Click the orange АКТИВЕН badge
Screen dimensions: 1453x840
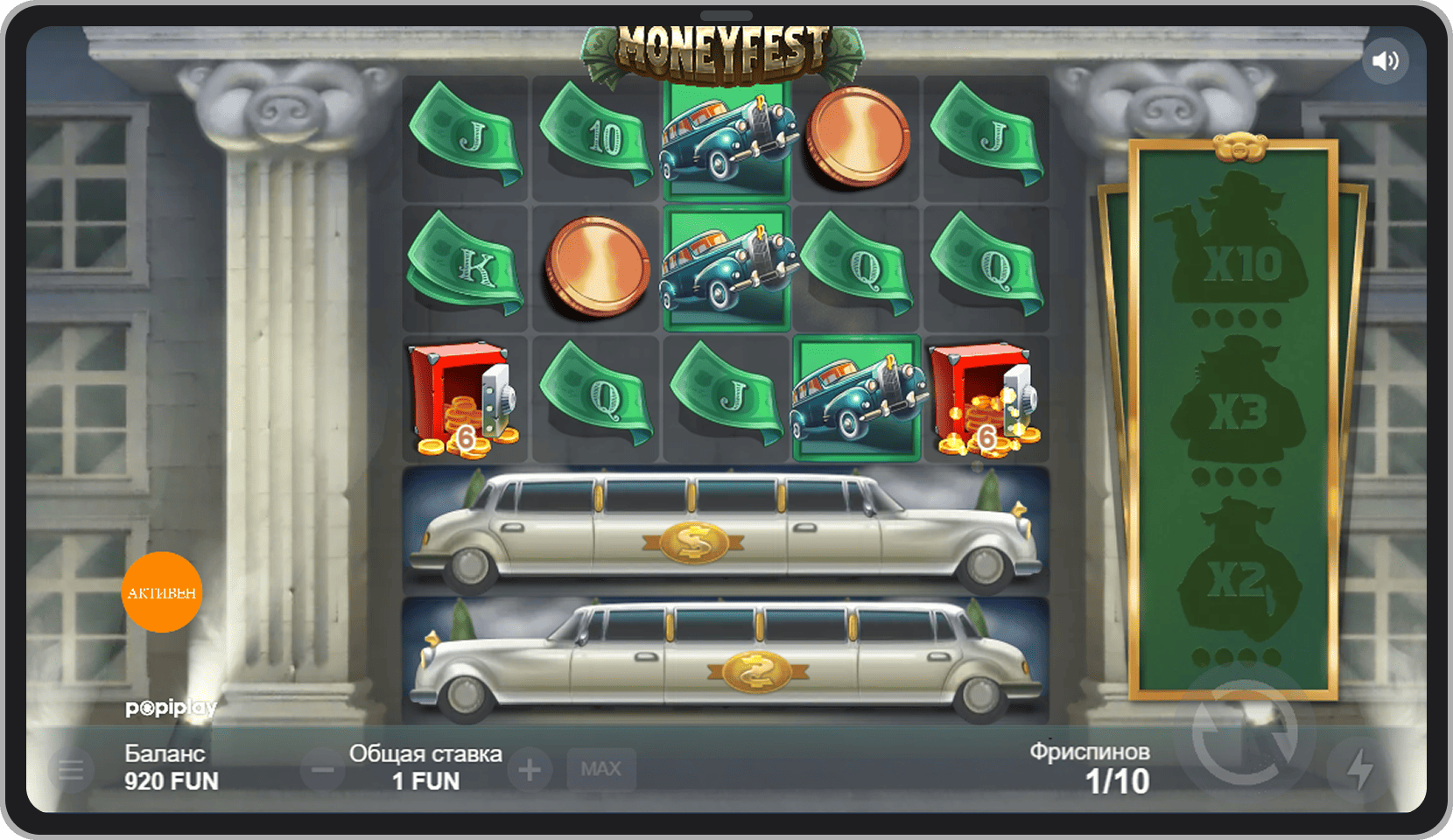[162, 592]
